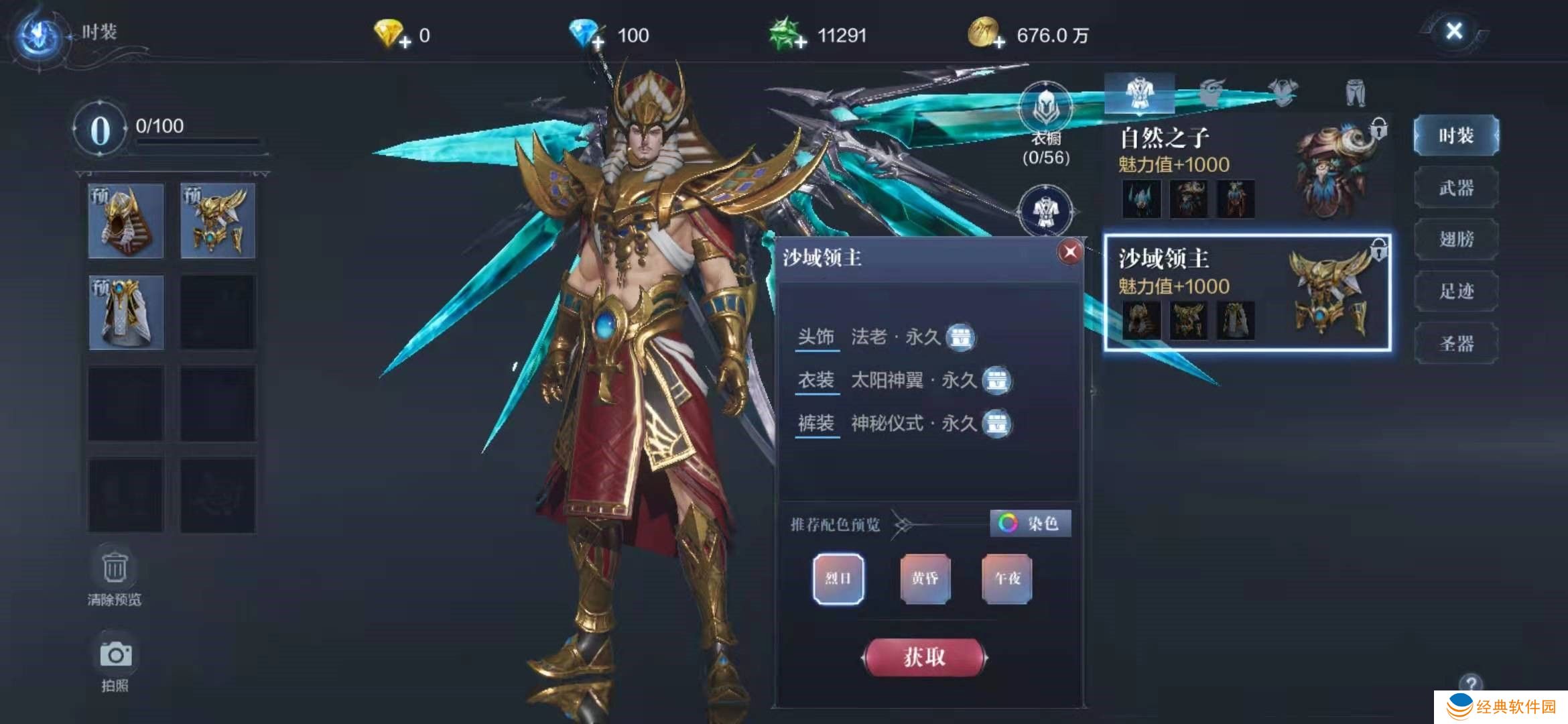Click the trash icon to 清除预览
1568x724 pixels.
[x=115, y=566]
